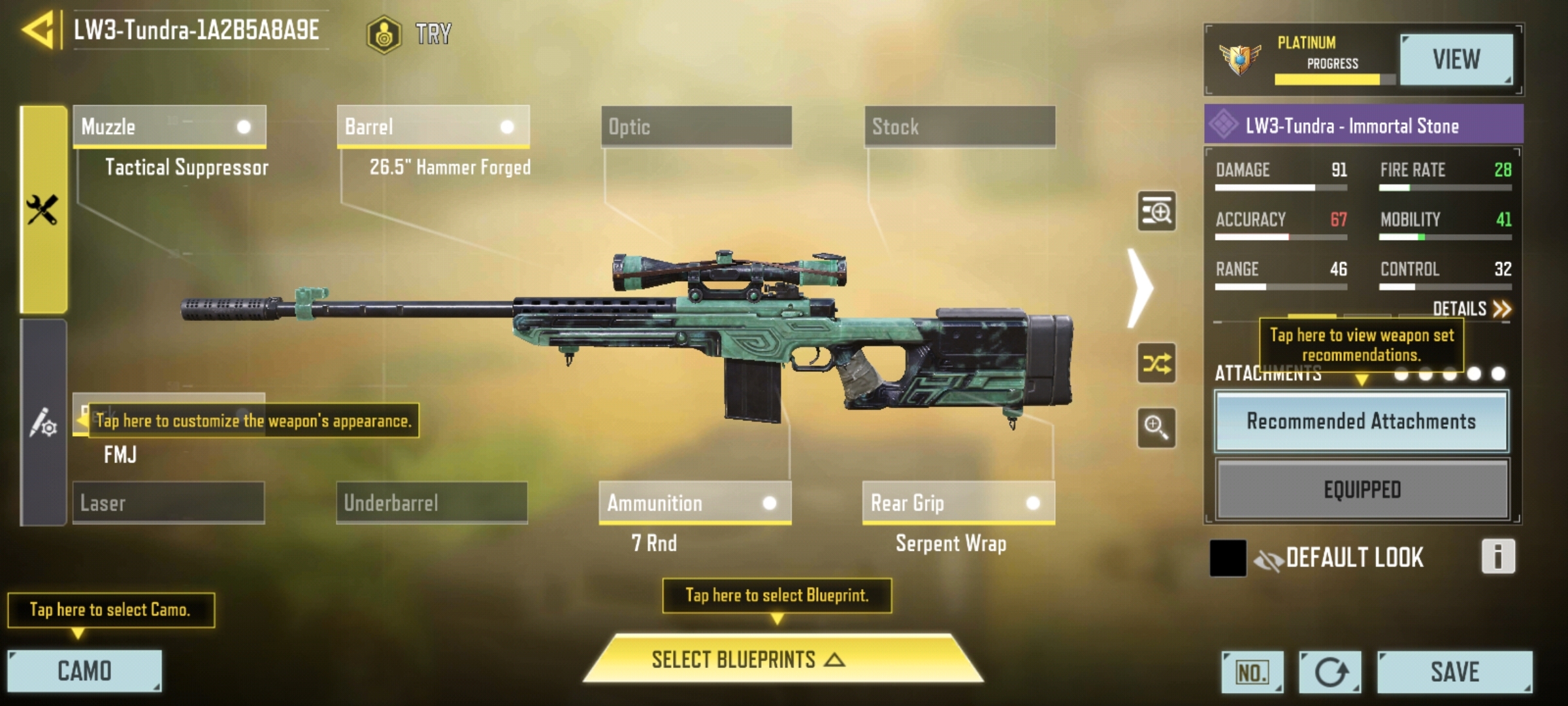Open the Rear Grip slot
The width and height of the screenshot is (1568, 706).
958,503
